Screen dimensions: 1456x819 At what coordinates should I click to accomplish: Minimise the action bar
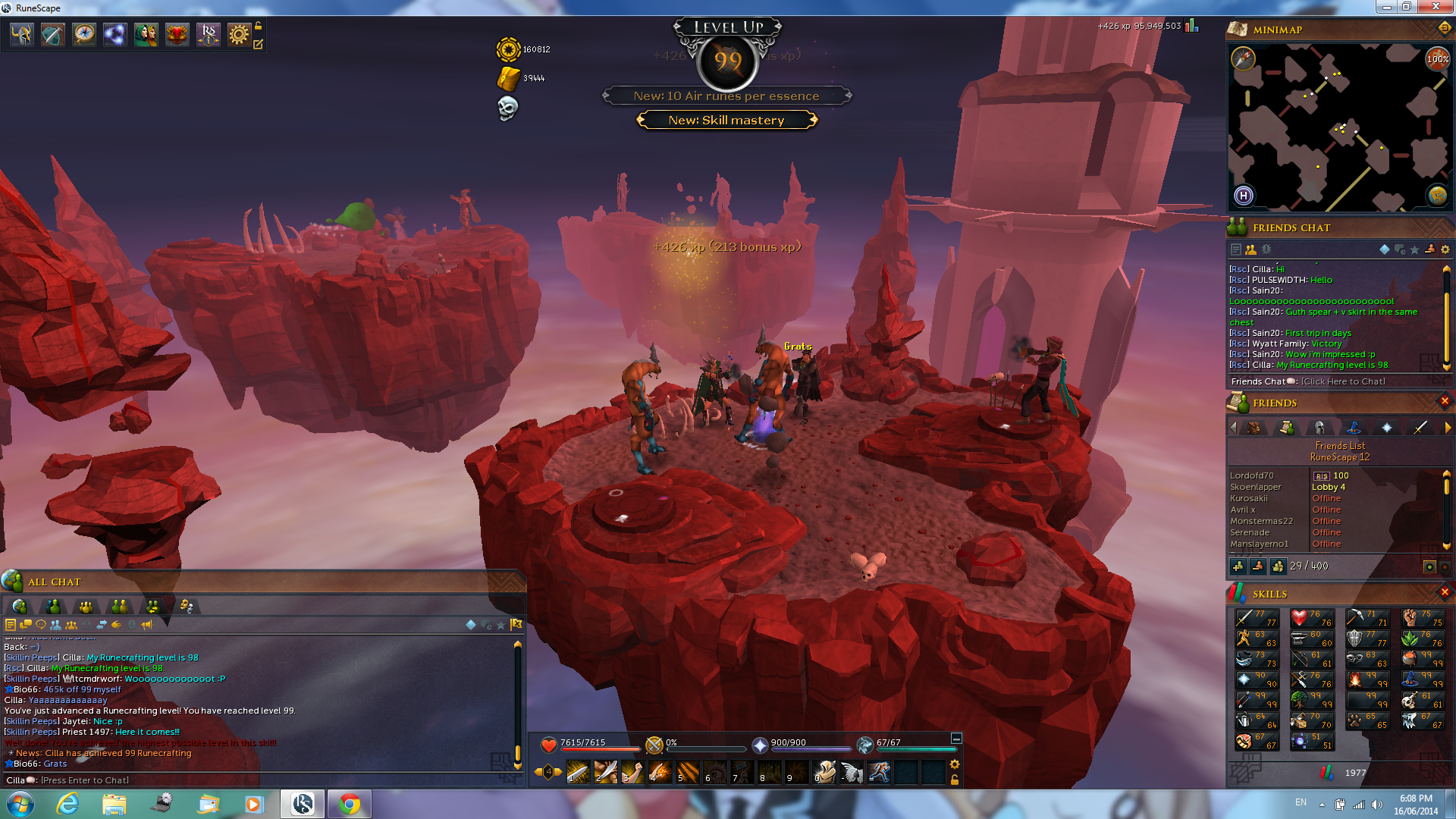pos(956,739)
